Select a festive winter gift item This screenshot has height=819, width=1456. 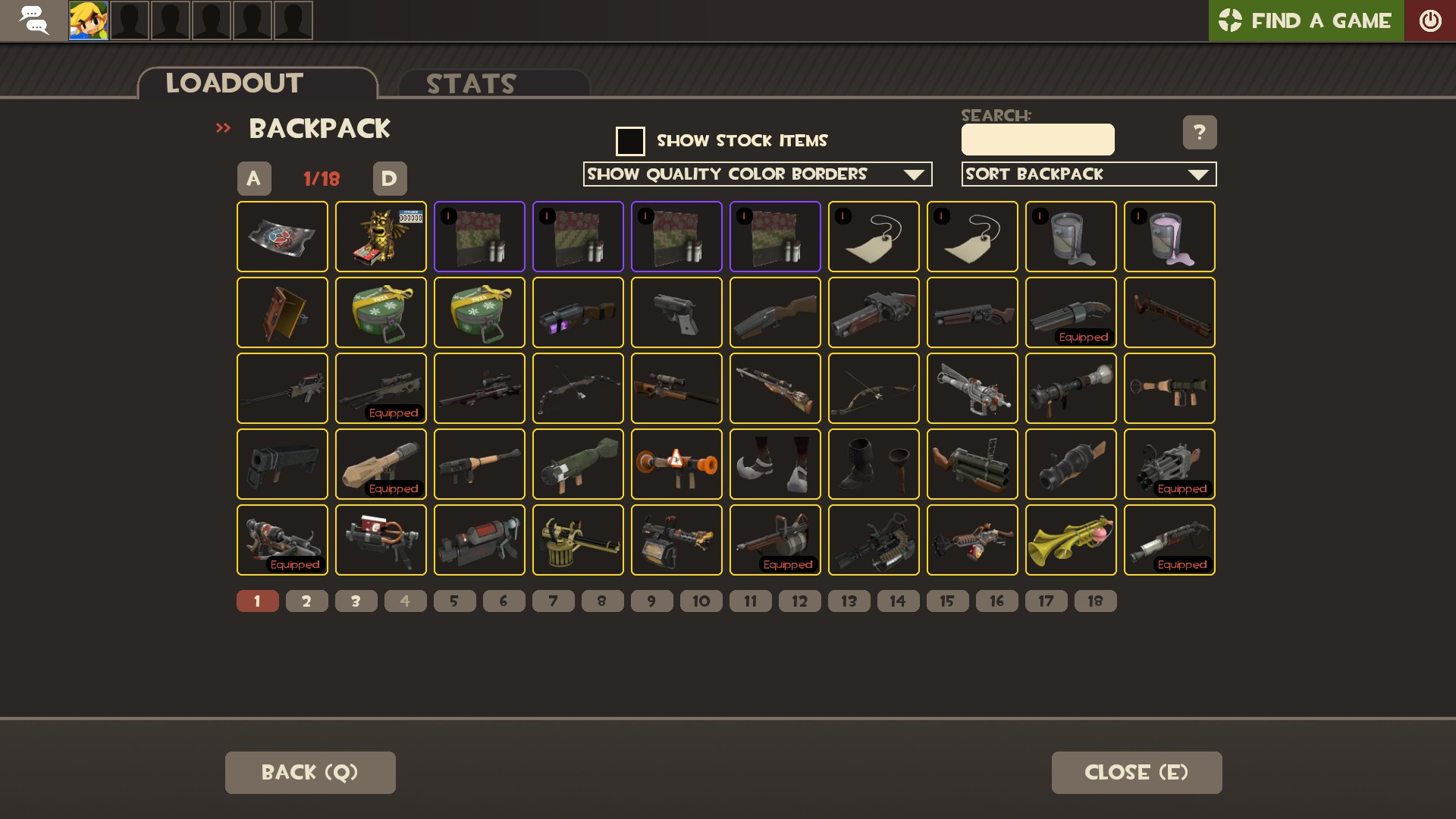(x=381, y=312)
